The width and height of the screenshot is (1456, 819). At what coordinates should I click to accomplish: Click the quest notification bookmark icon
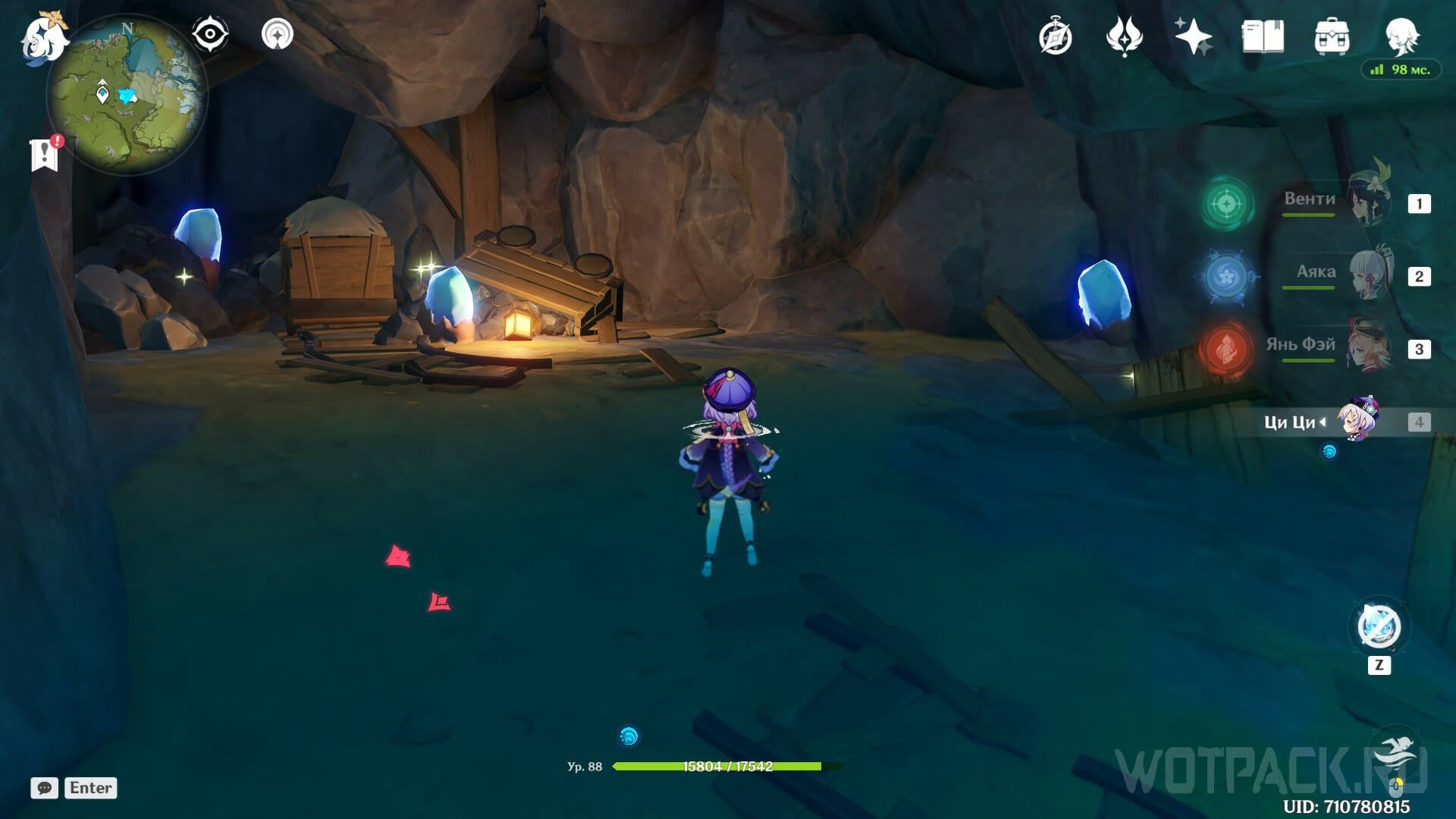(45, 154)
